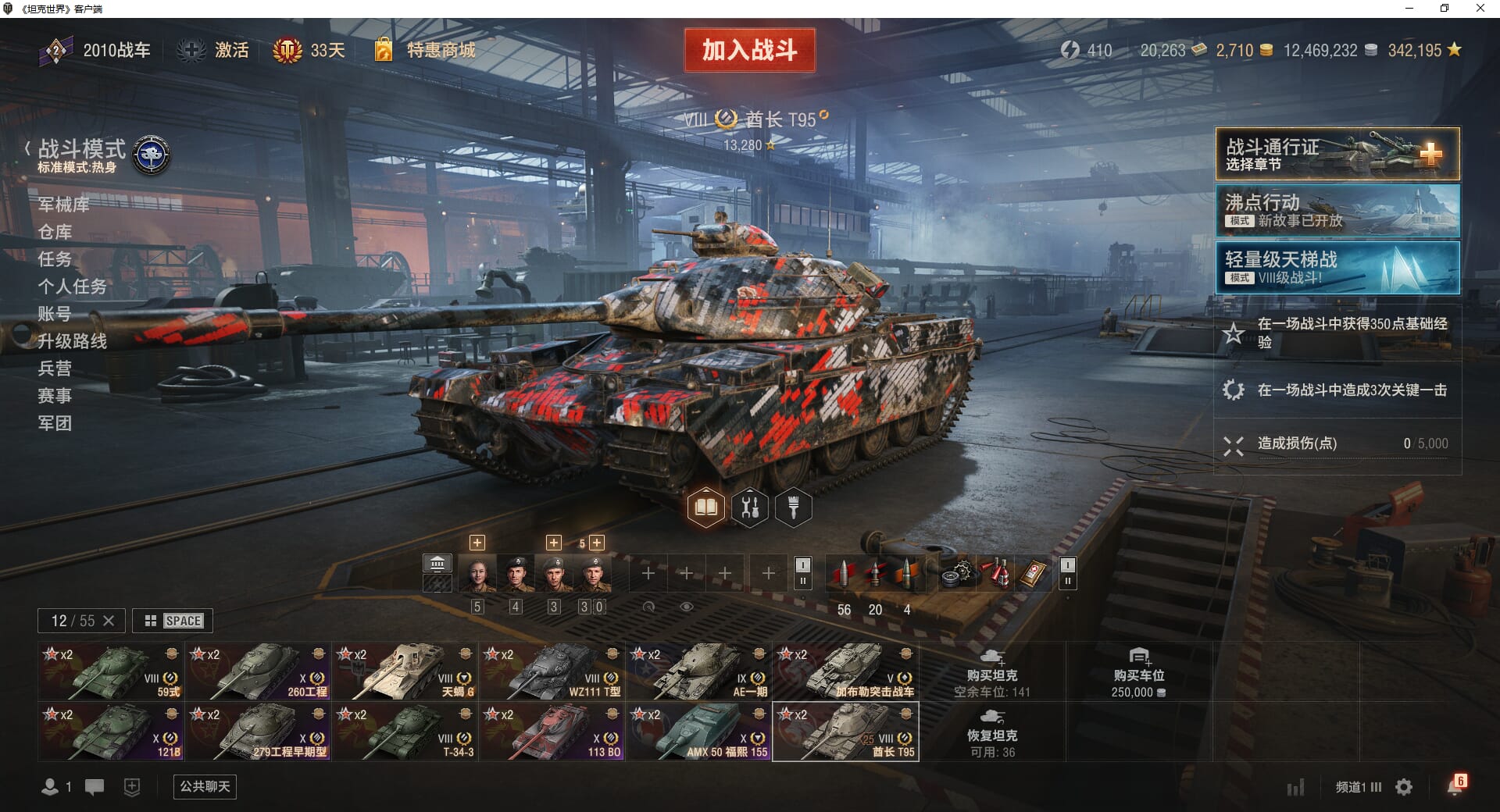The image size is (1500, 812).
Task: Select the 59式 tank in carousel
Action: point(110,671)
